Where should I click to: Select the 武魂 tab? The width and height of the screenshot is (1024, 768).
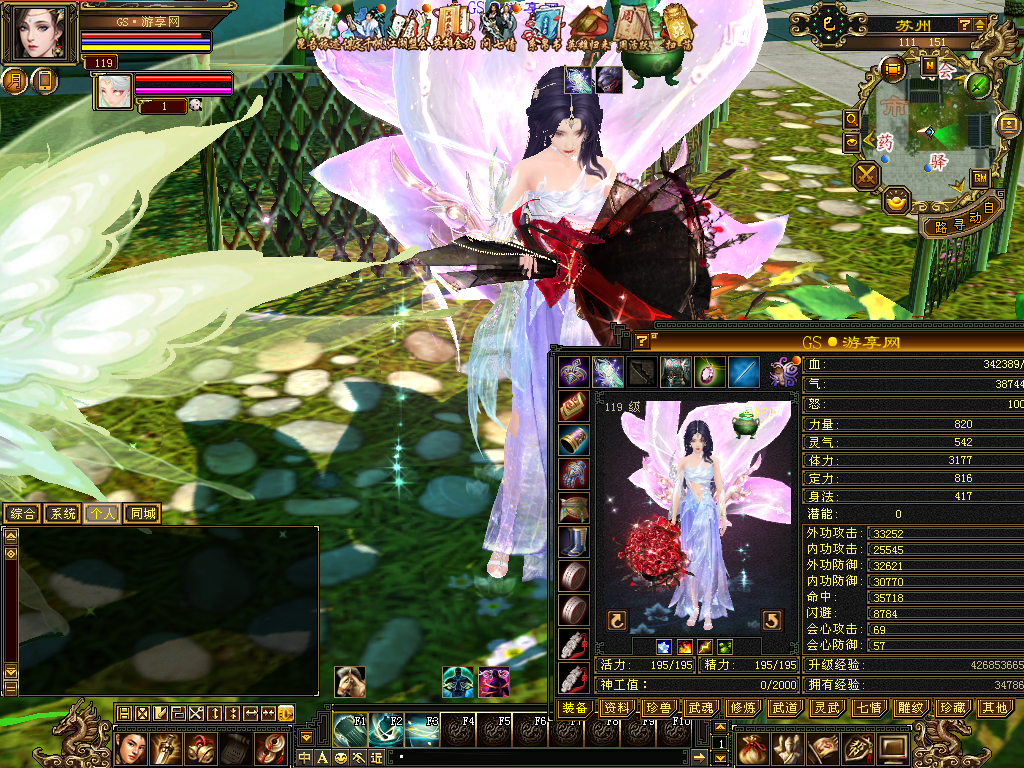[x=700, y=707]
